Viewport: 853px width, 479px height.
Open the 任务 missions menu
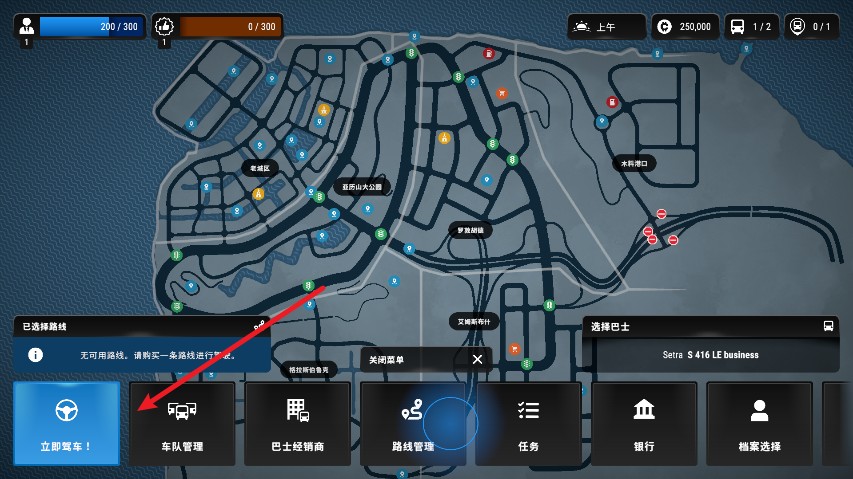coord(528,423)
